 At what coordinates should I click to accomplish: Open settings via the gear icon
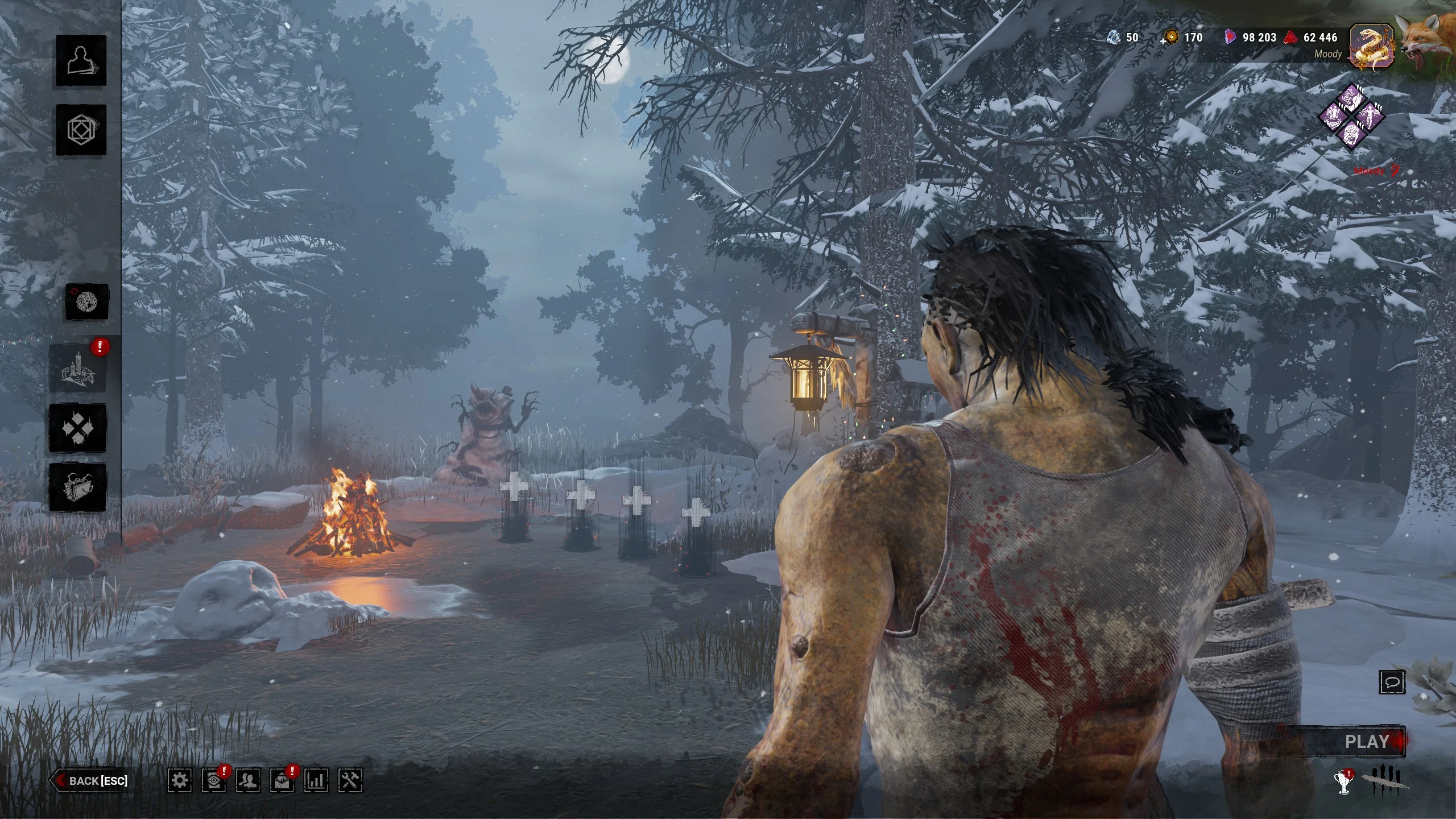[180, 780]
